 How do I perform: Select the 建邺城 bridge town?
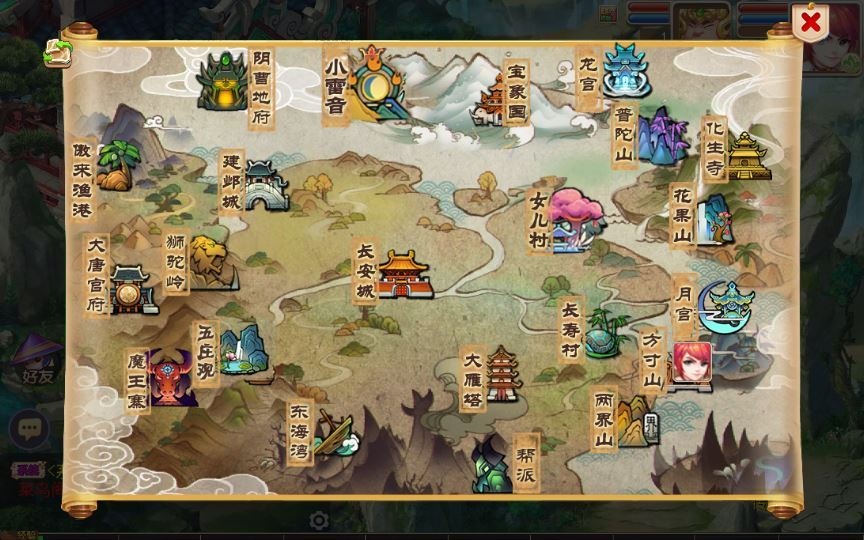265,186
